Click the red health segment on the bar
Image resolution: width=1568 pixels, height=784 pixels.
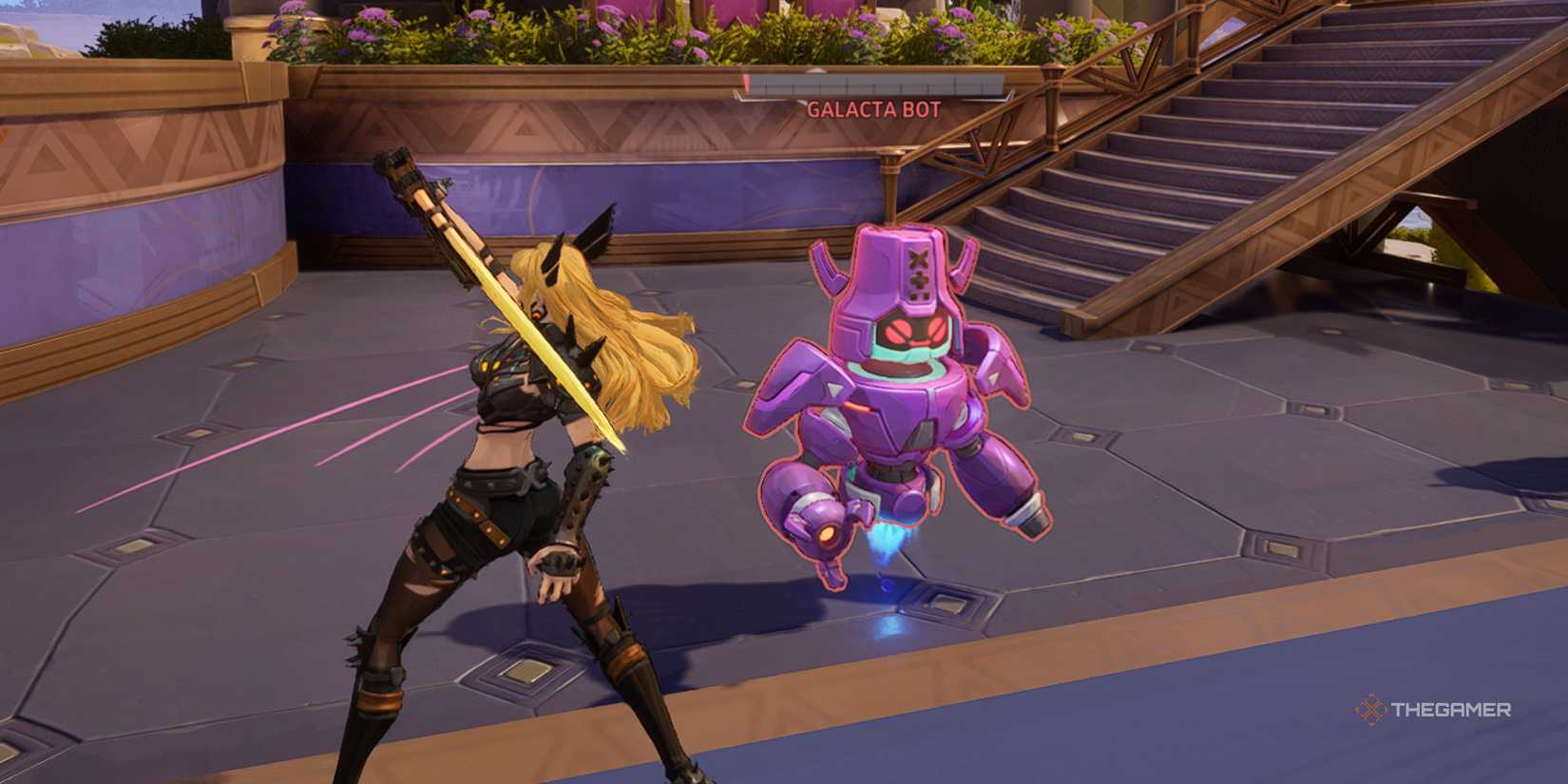tap(747, 84)
